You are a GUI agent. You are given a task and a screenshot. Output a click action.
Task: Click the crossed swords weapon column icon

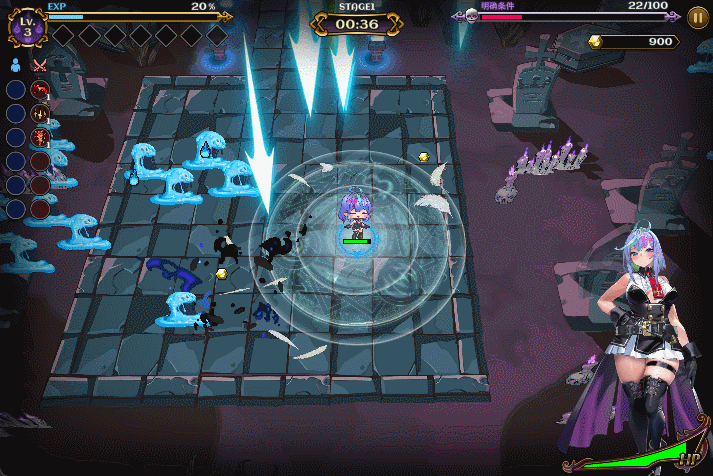coord(40,66)
